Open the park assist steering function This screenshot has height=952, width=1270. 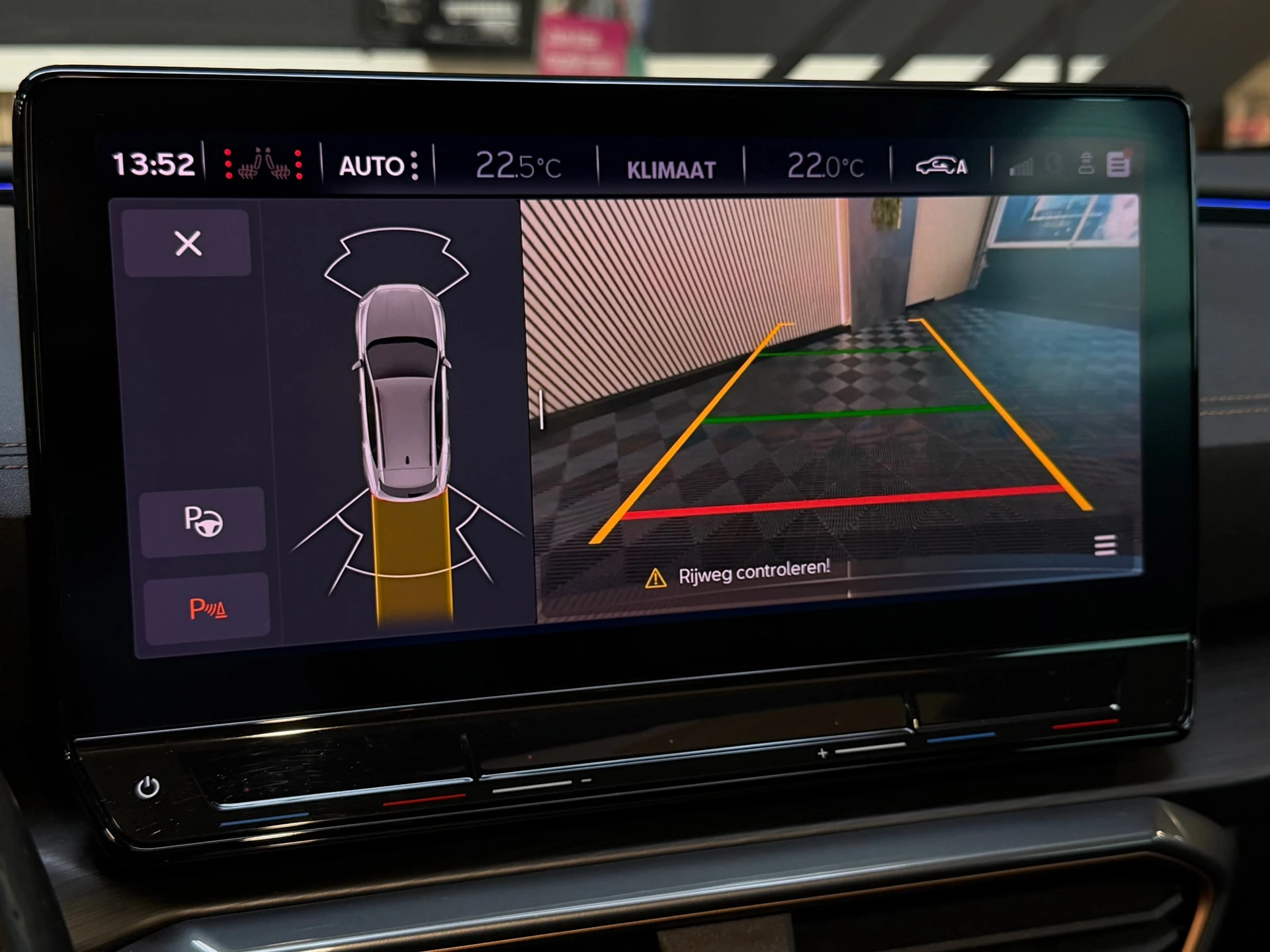coord(204,522)
